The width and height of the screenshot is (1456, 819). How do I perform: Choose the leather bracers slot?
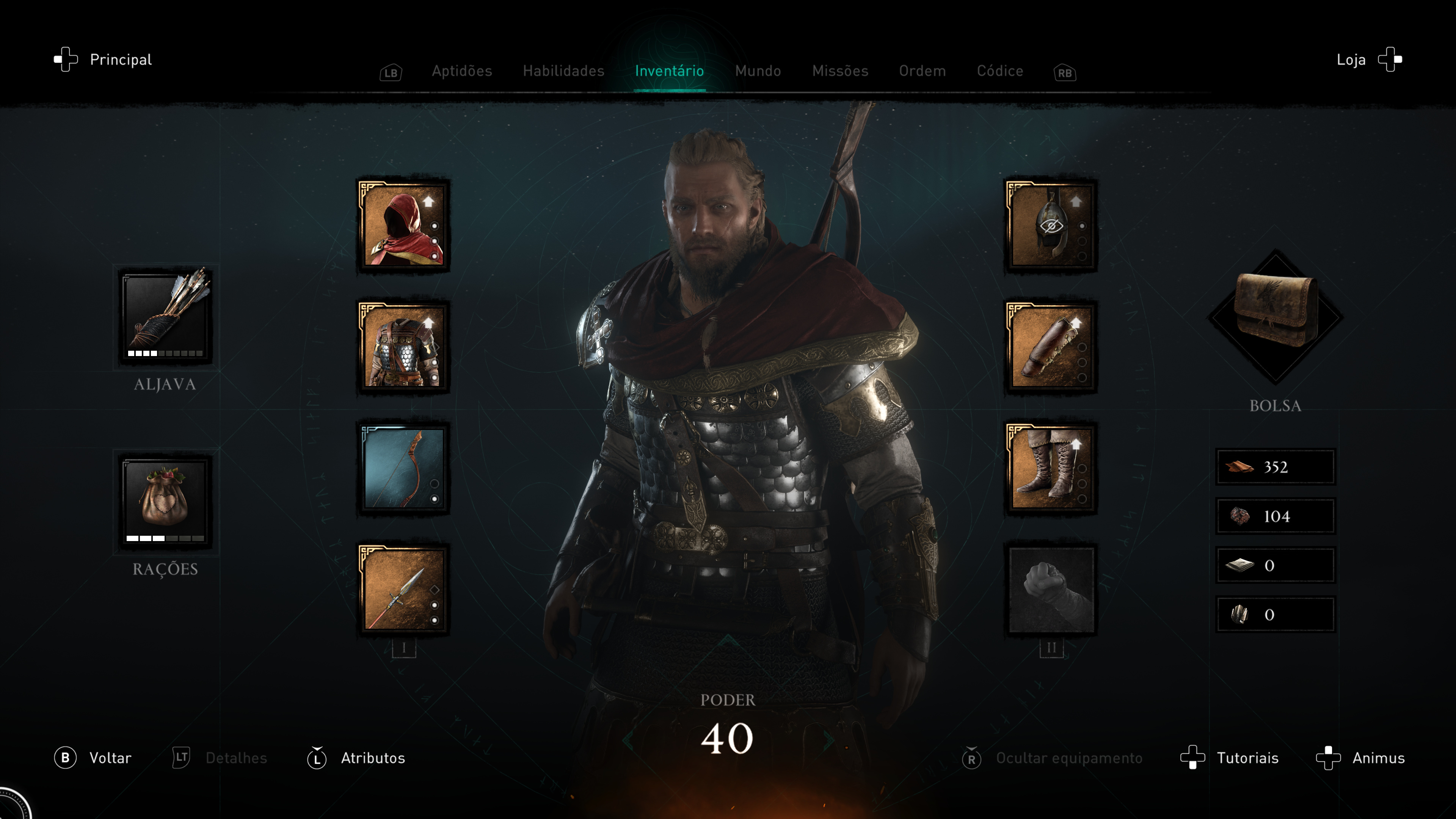[1051, 347]
